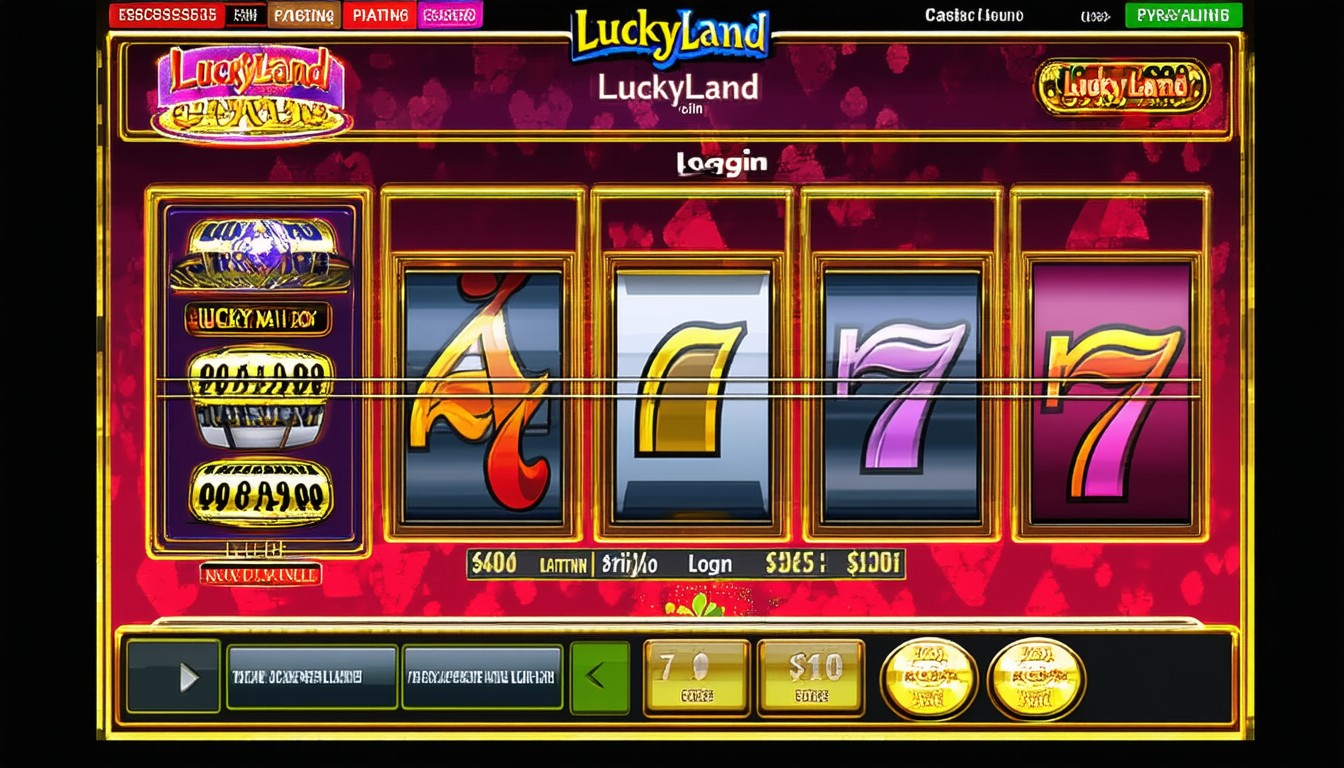The height and width of the screenshot is (768, 1344).
Task: Click the Loggin text above the reels
Action: click(x=721, y=164)
